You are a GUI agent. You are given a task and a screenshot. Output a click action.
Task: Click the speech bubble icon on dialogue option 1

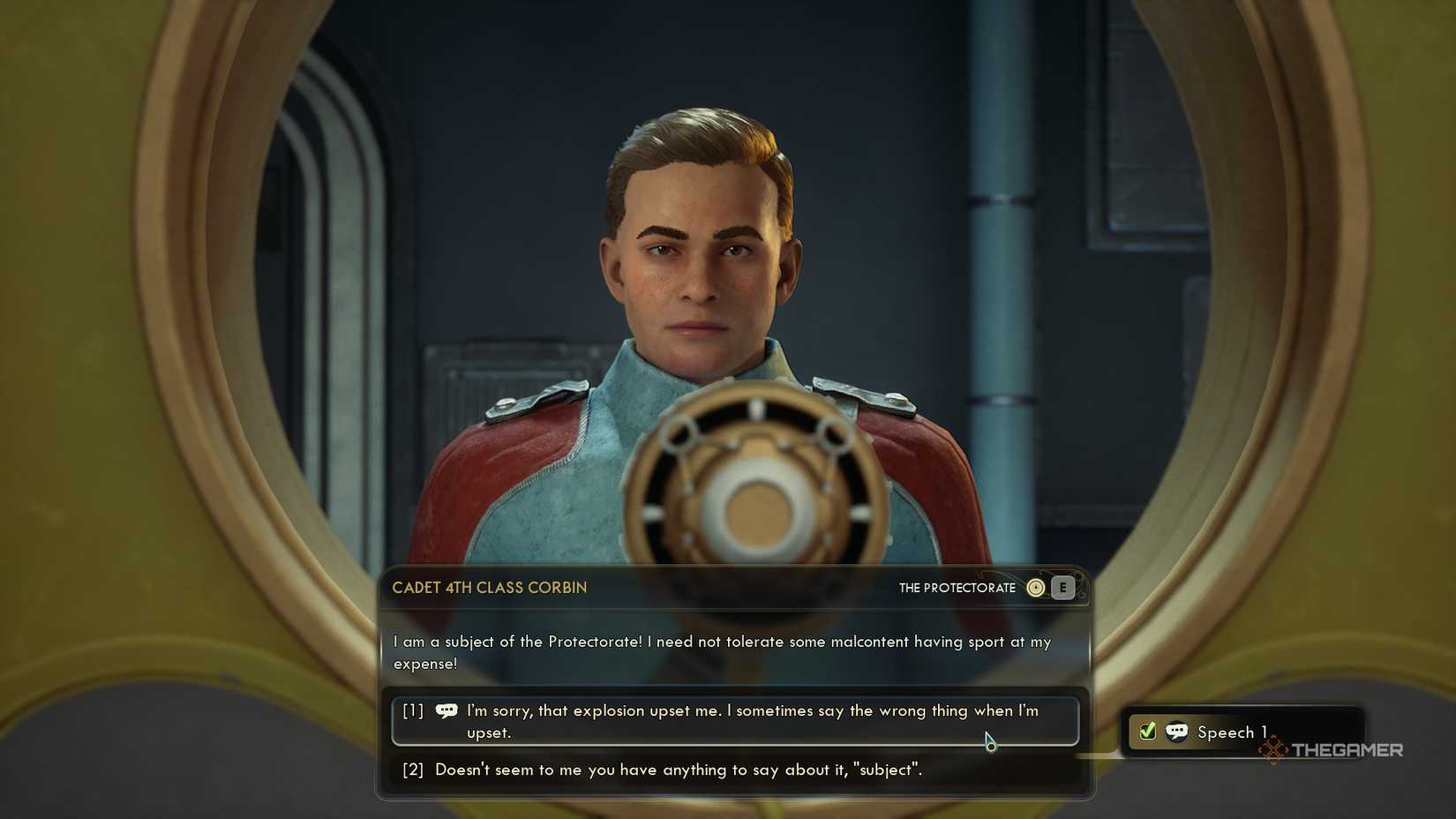(x=447, y=710)
